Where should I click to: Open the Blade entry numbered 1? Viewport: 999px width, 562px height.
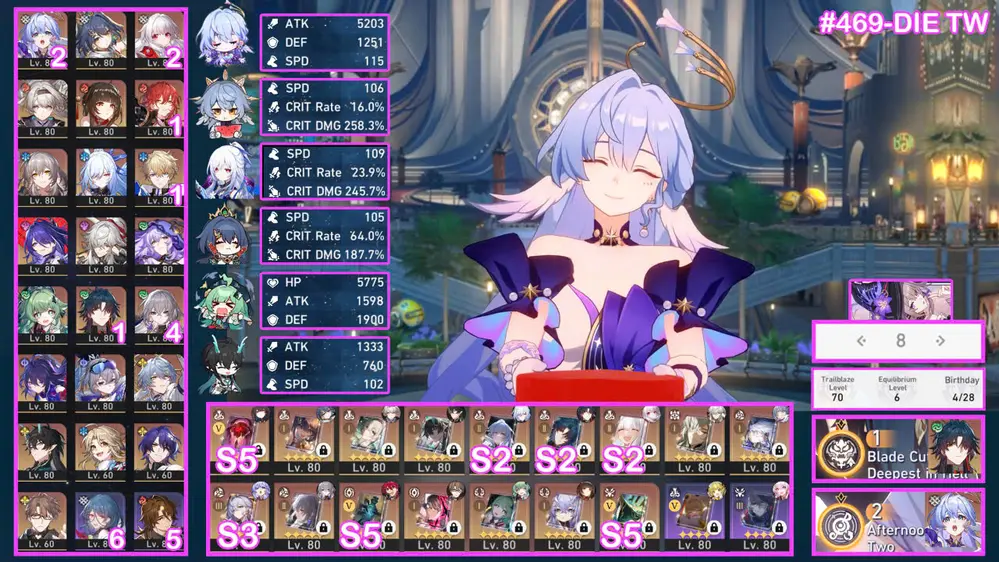click(897, 449)
